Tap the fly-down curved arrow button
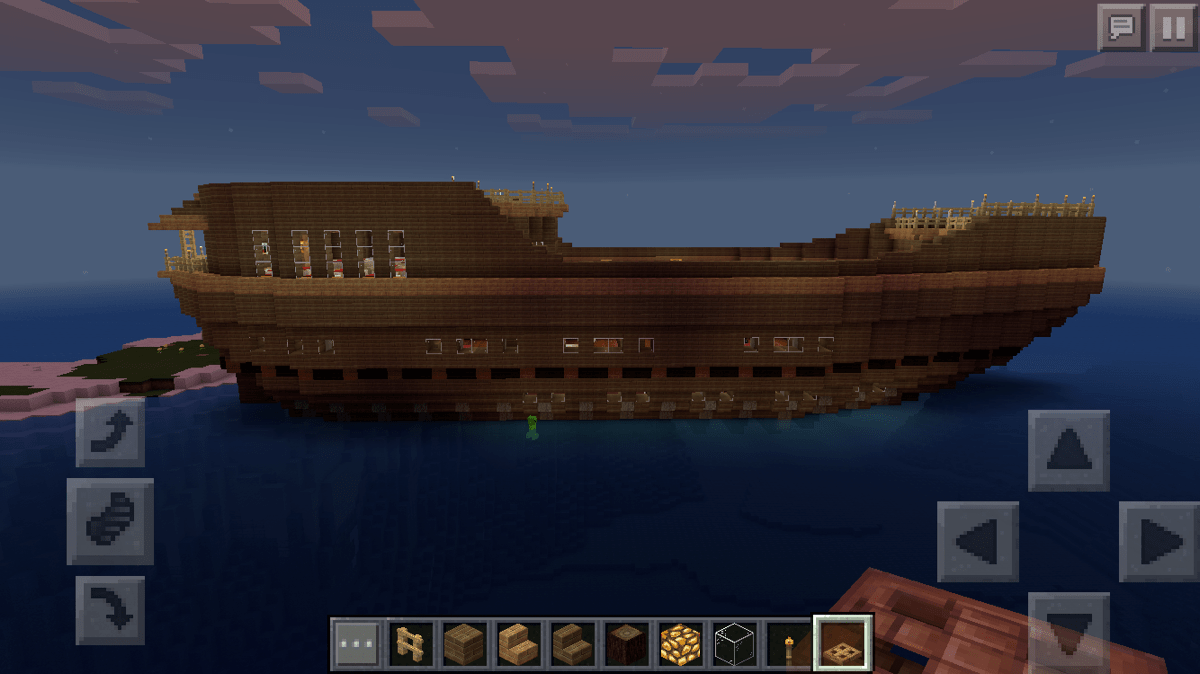The image size is (1200, 674). (x=110, y=609)
